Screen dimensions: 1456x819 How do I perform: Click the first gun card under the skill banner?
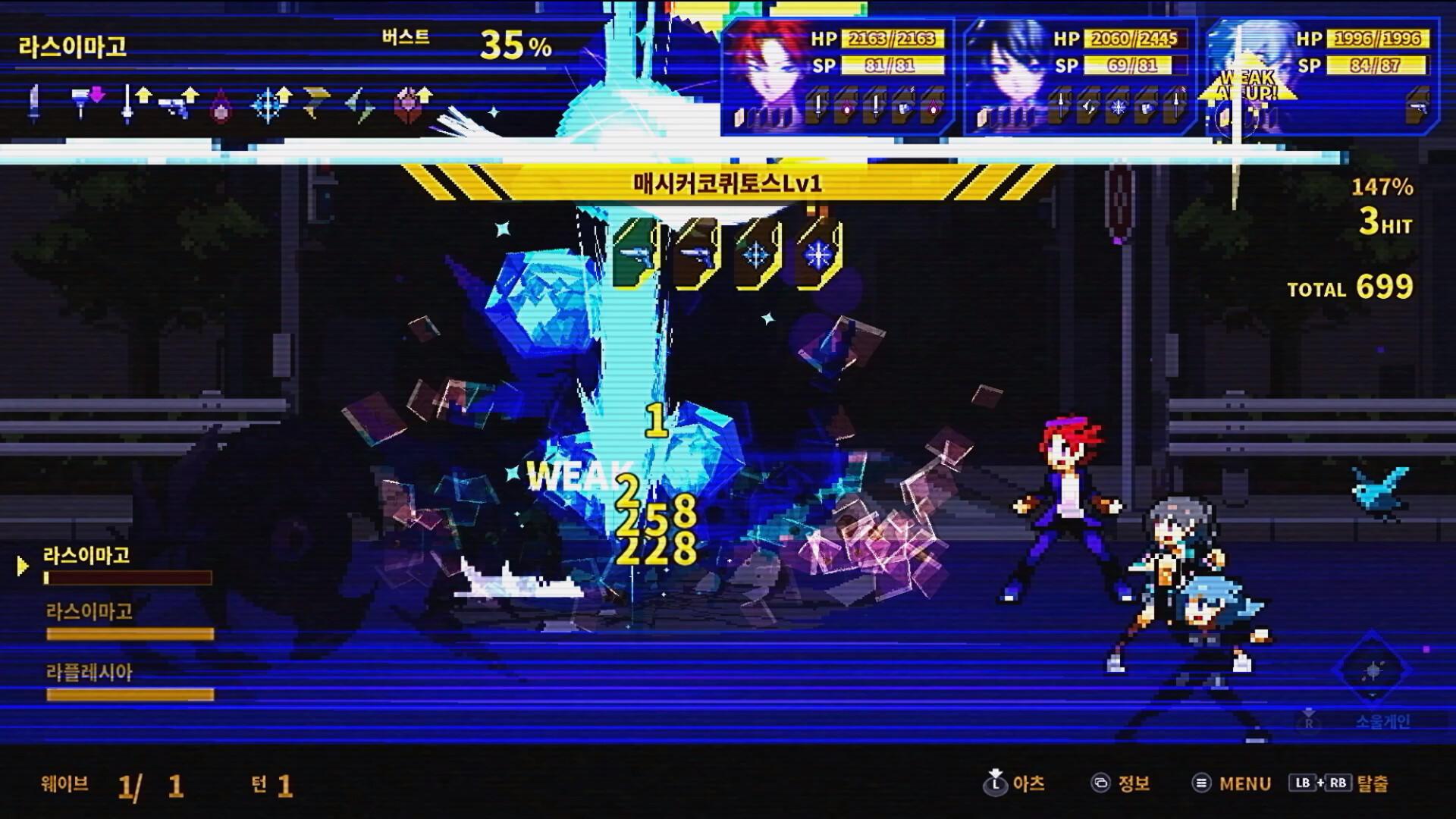[x=637, y=254]
